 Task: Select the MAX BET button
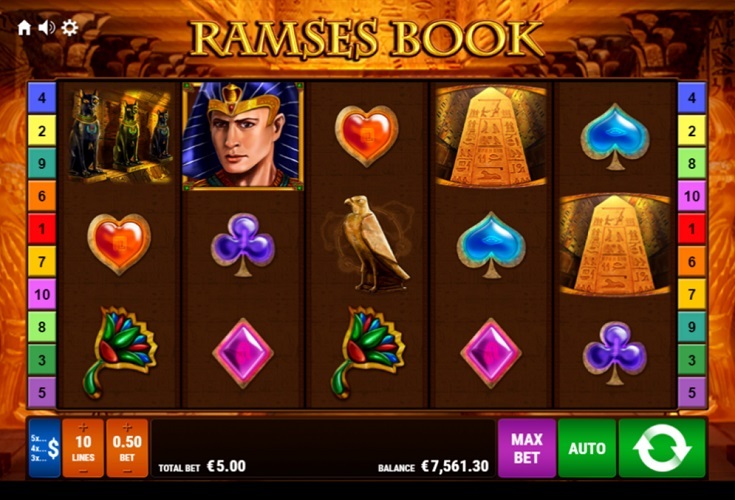click(526, 447)
